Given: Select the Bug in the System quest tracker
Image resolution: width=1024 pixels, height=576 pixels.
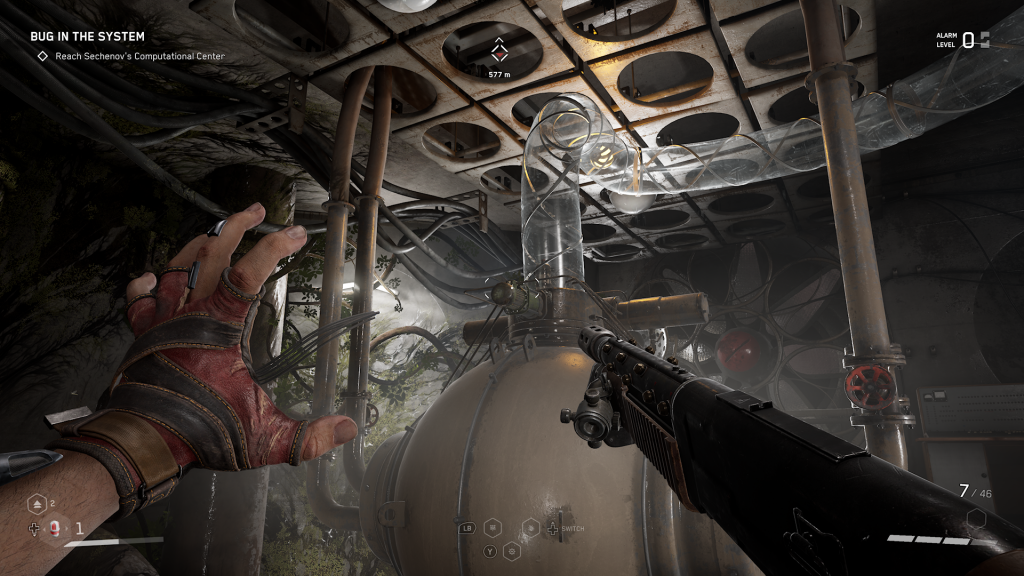Looking at the screenshot, I should pyautogui.click(x=87, y=37).
